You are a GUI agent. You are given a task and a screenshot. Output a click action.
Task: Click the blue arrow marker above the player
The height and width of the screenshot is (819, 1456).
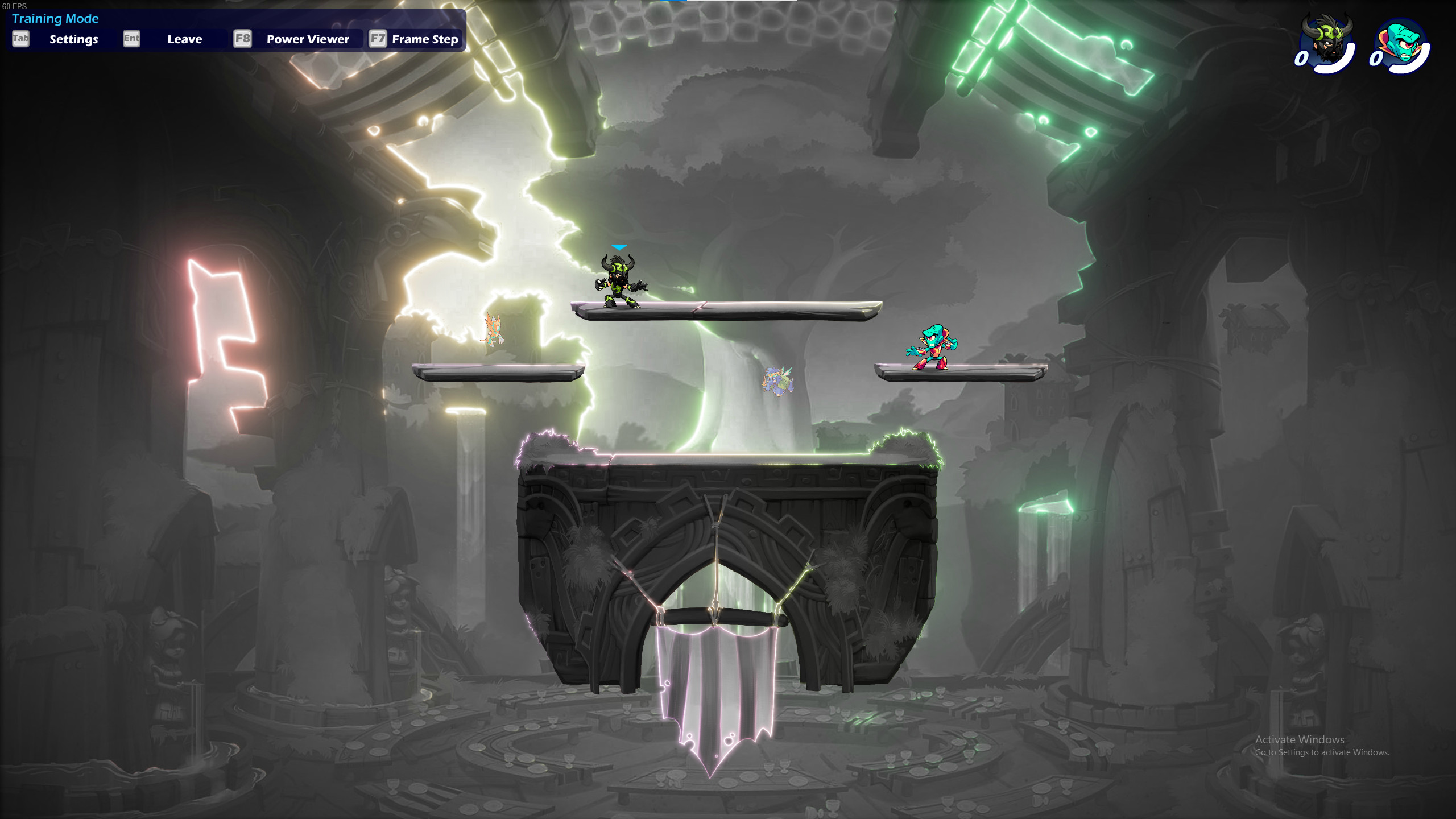618,247
